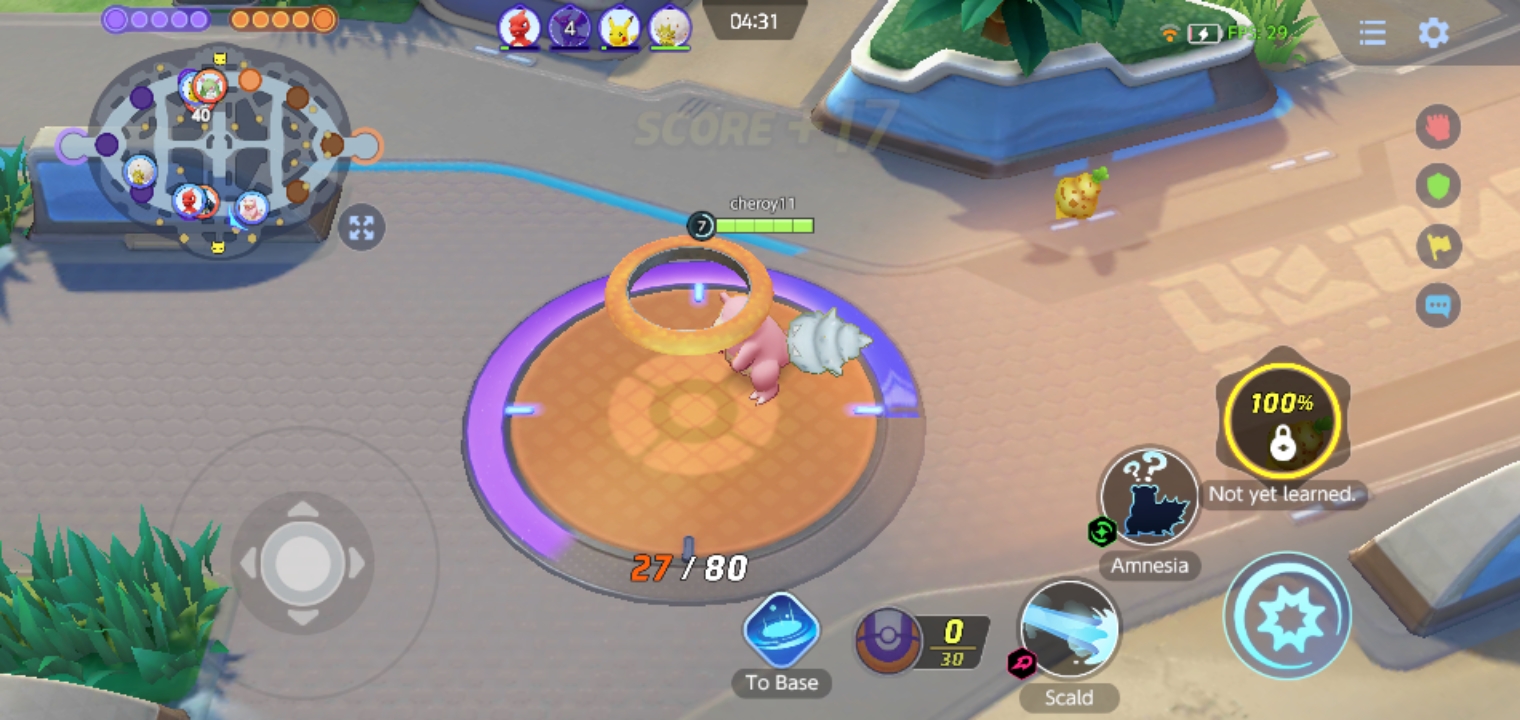This screenshot has width=1520, height=720.
Task: Trigger the basic attack button
Action: click(1289, 616)
